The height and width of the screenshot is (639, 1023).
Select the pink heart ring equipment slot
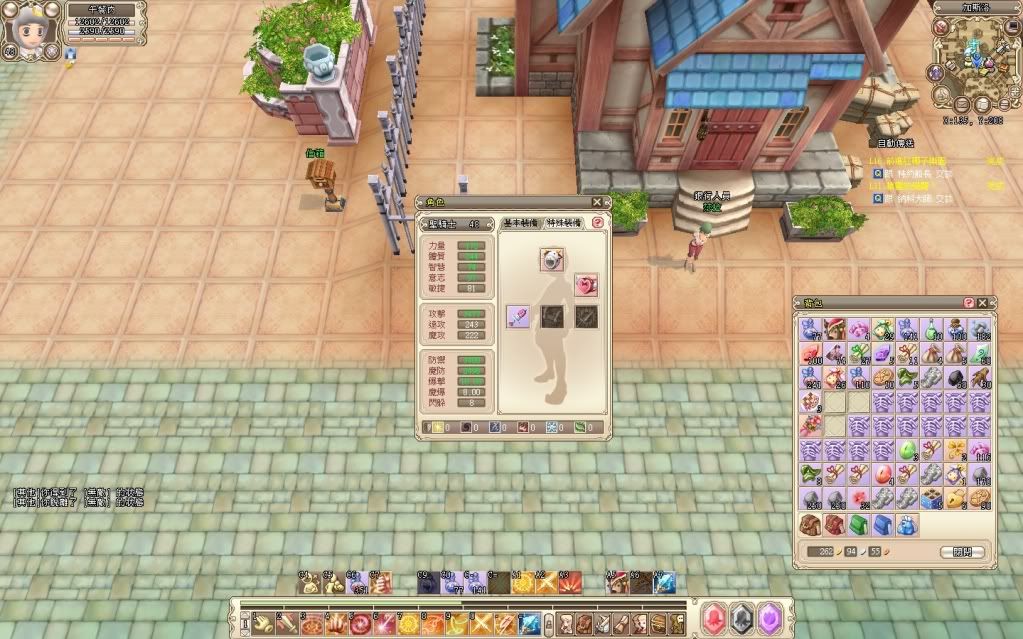click(585, 286)
